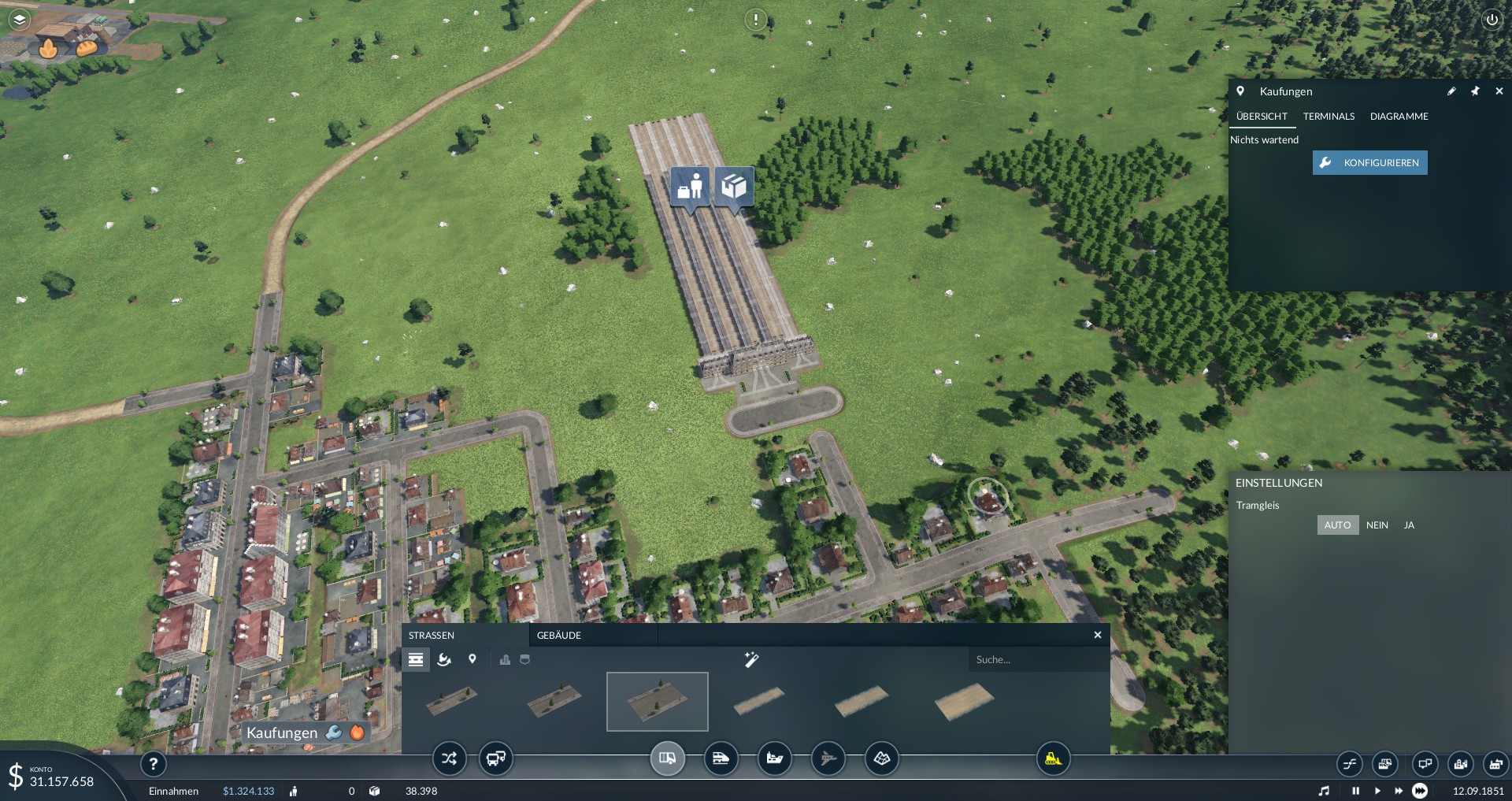Viewport: 1512px width, 801px height.
Task: Open the airport construction menu
Action: 828,758
